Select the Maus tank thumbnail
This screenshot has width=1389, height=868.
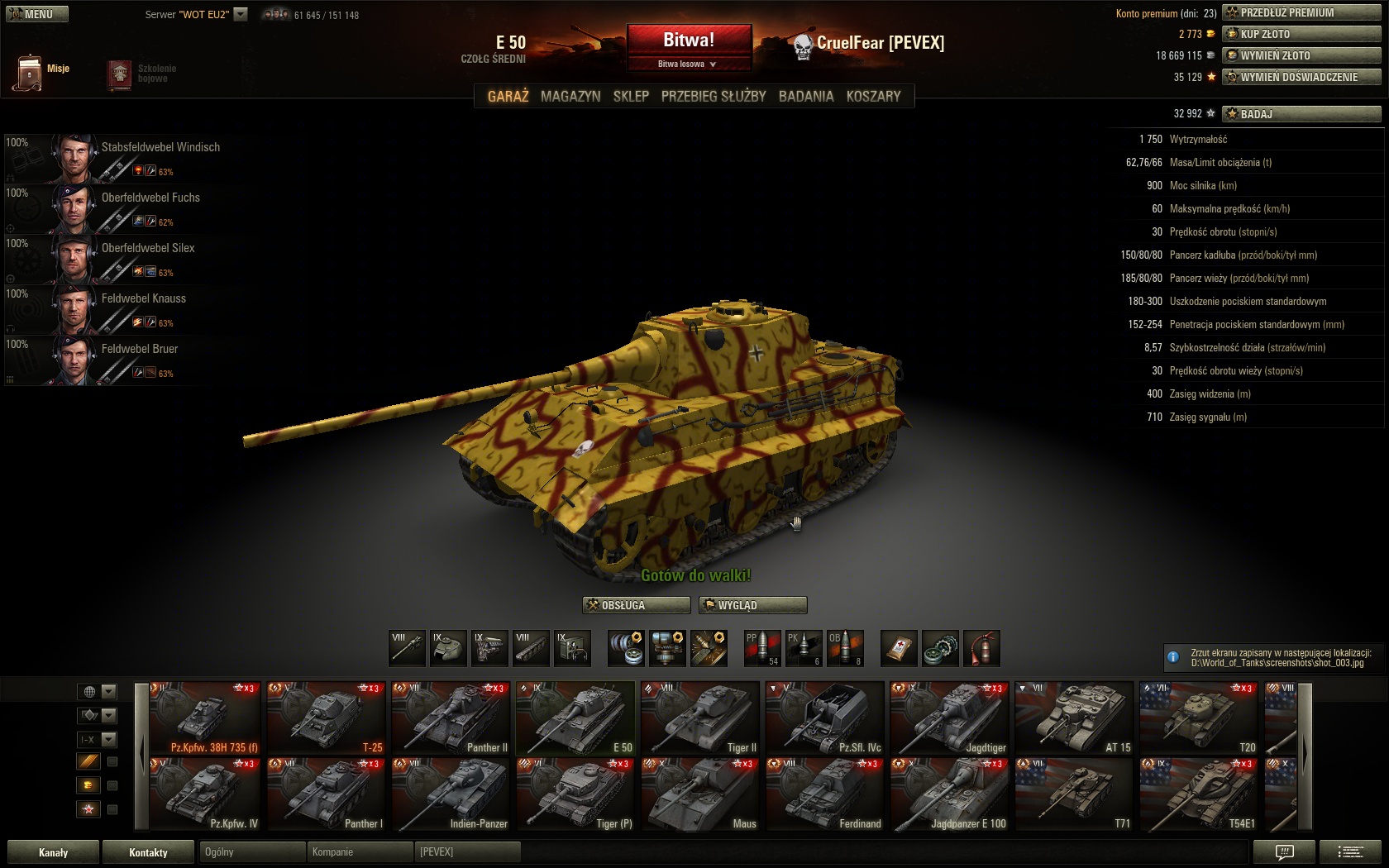coord(699,794)
